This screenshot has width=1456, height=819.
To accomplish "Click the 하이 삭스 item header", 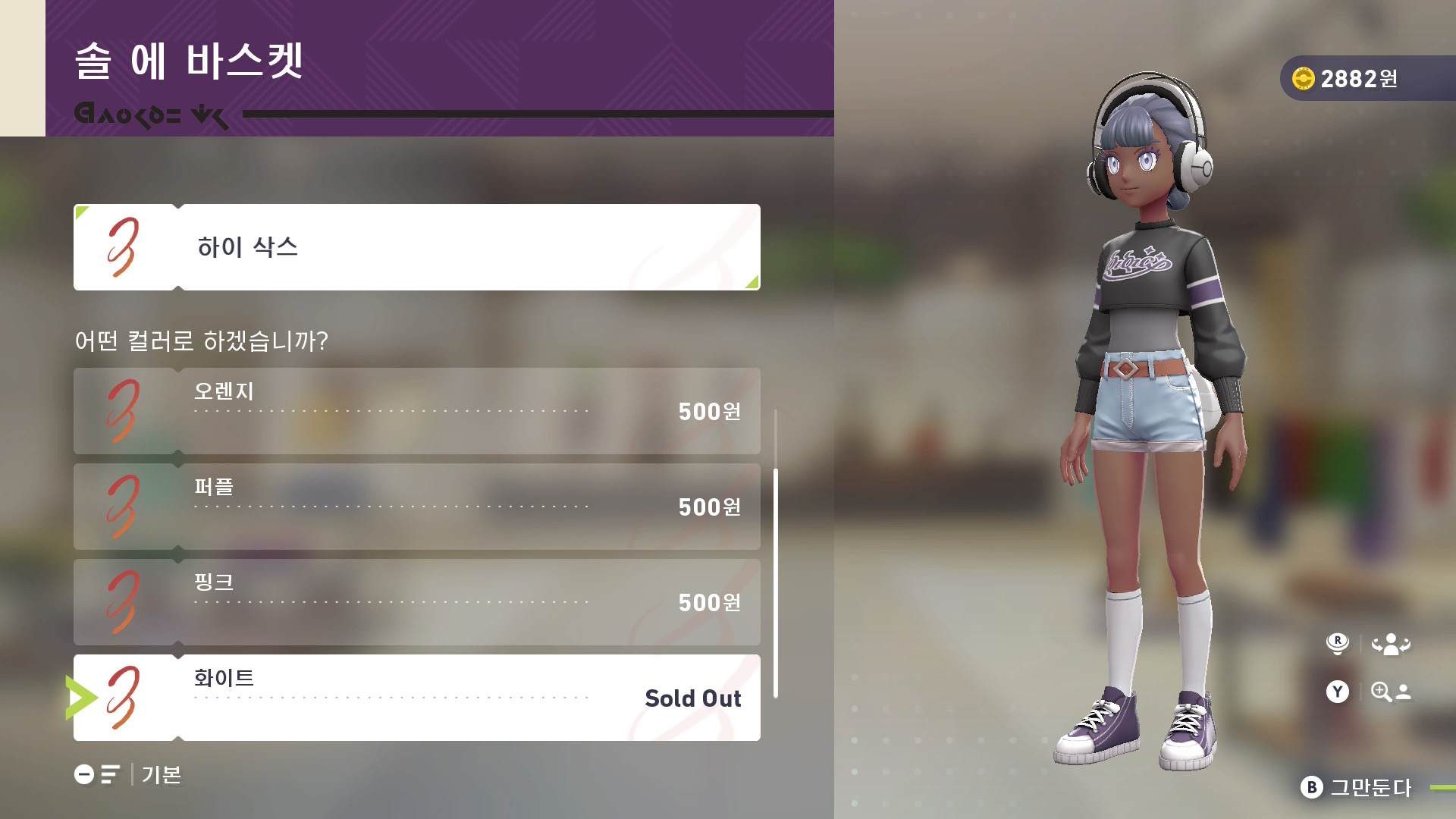I will click(417, 247).
